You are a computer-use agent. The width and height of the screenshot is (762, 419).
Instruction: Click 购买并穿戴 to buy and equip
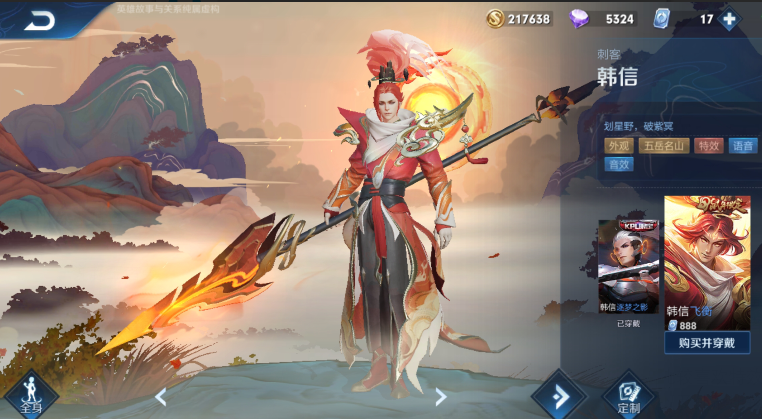point(707,343)
